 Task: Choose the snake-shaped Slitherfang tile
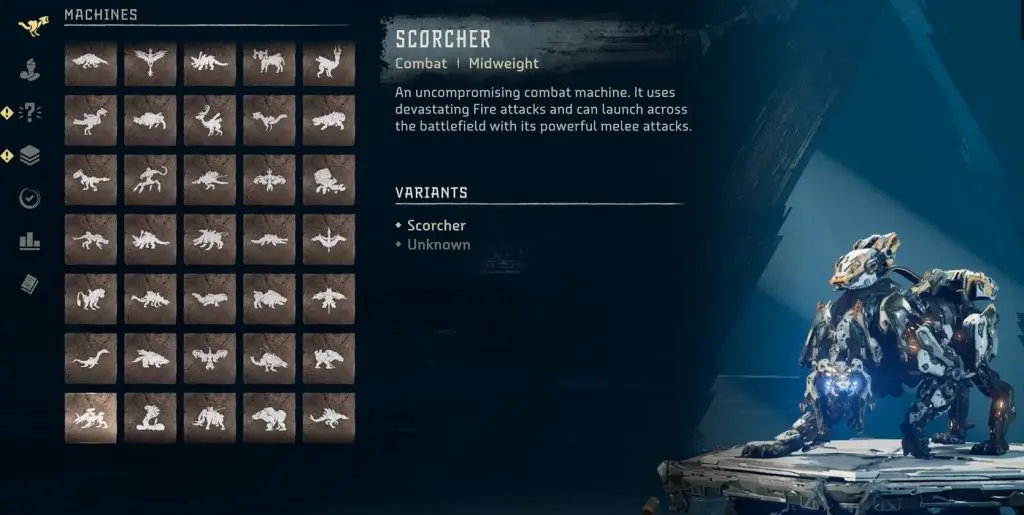click(150, 417)
